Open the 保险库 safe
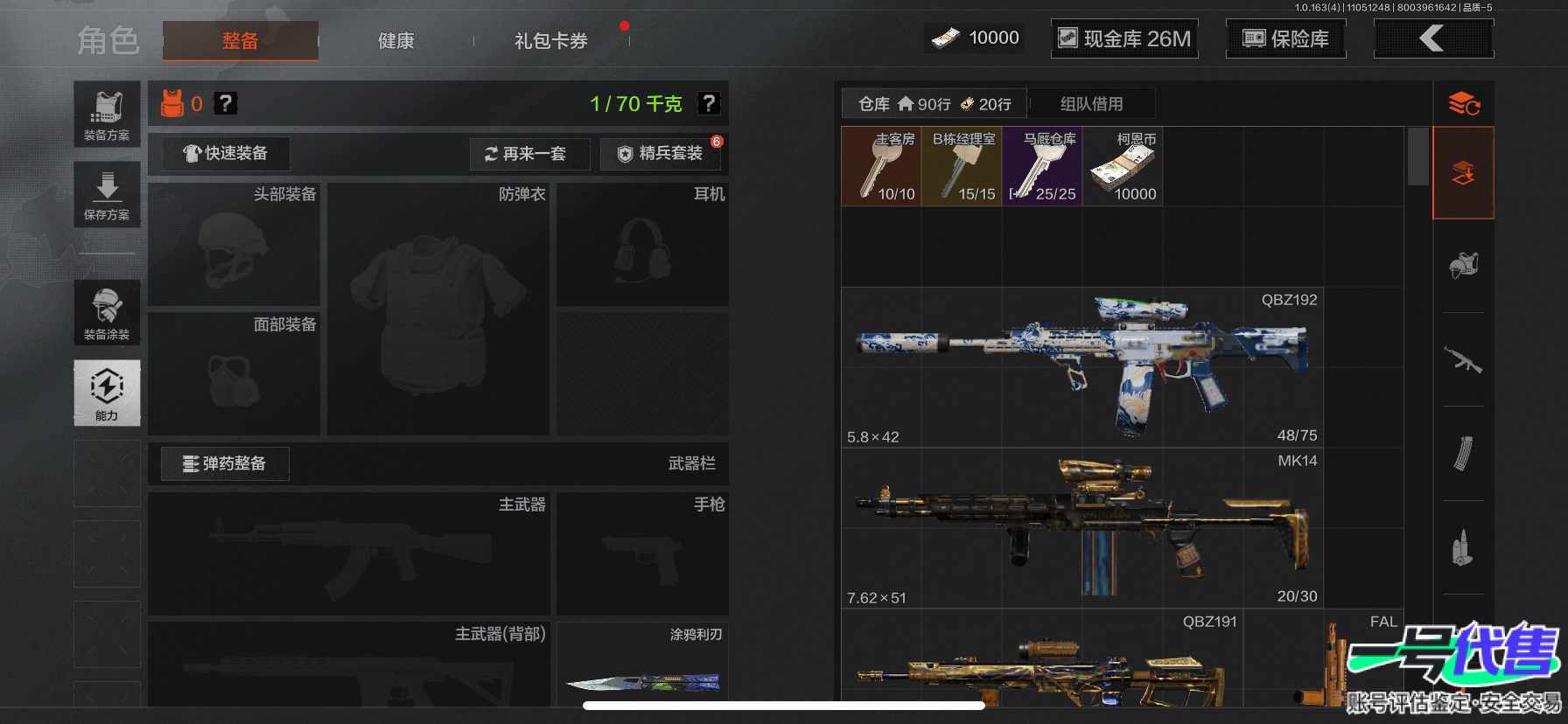Screen dimensions: 1568x724 (1285, 38)
